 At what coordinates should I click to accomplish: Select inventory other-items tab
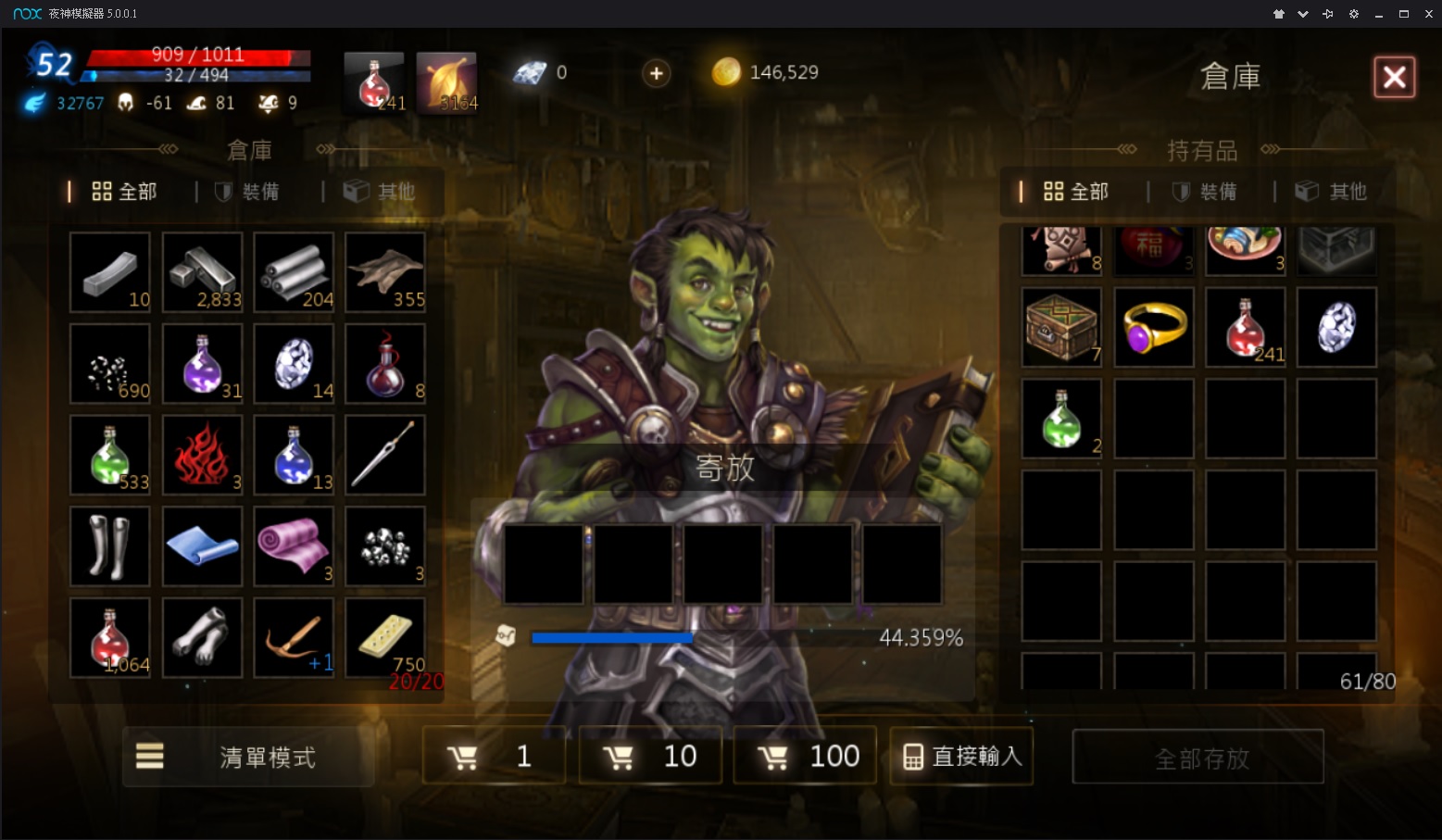coord(1332,192)
